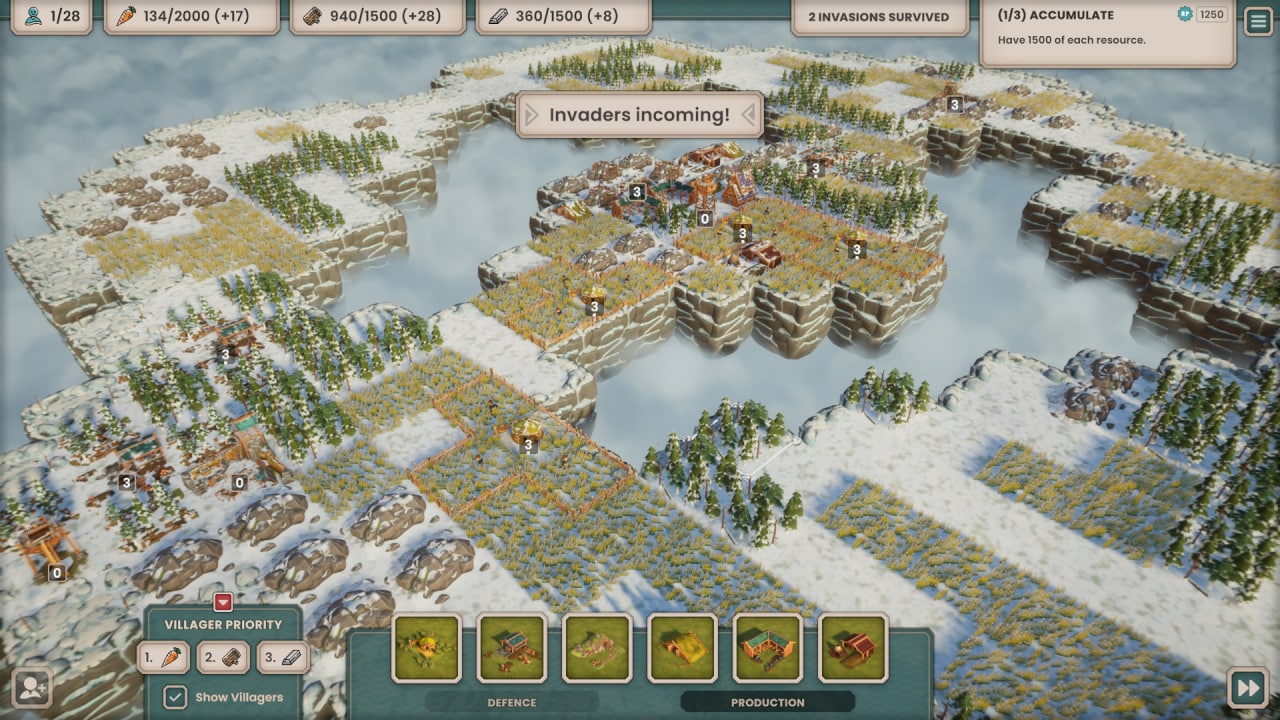Choose the fenced enclosure building card
The image size is (1280, 720).
pyautogui.click(x=767, y=648)
